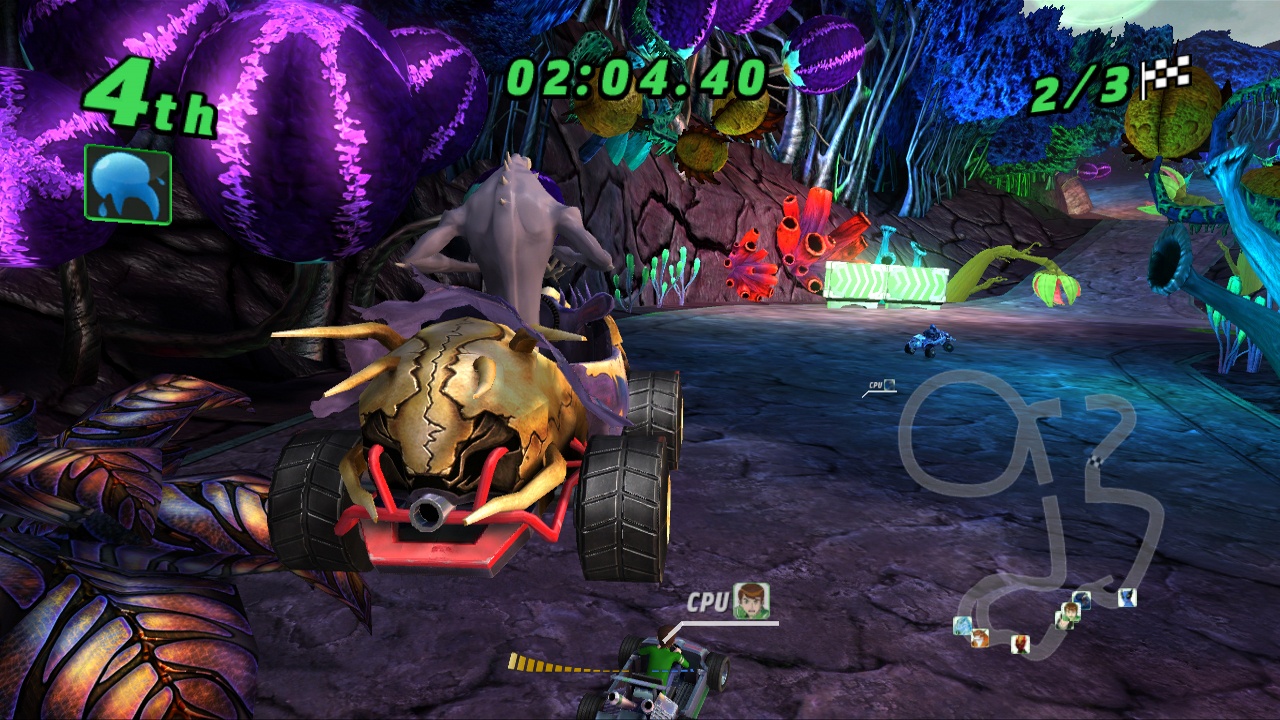Viewport: 1280px width, 720px height.
Task: Click the green Ben icon on the minimap
Action: 1067,616
